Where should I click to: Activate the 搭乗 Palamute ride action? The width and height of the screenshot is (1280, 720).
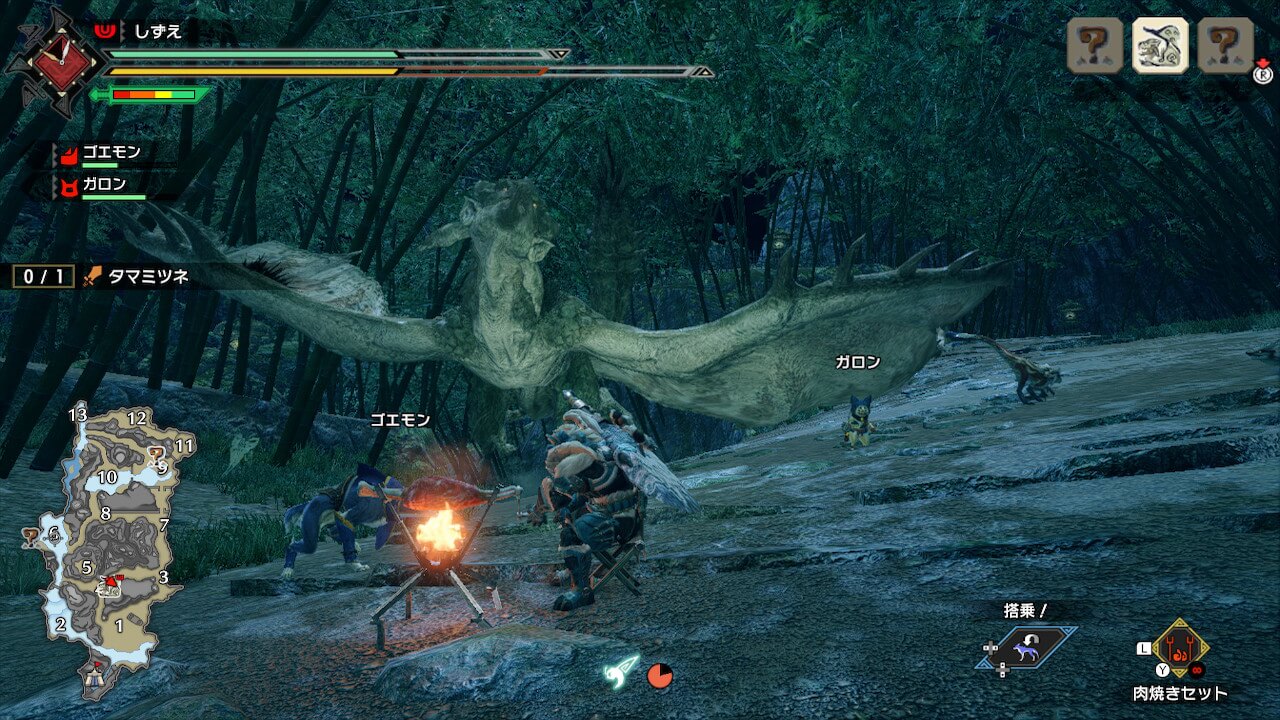(1027, 648)
